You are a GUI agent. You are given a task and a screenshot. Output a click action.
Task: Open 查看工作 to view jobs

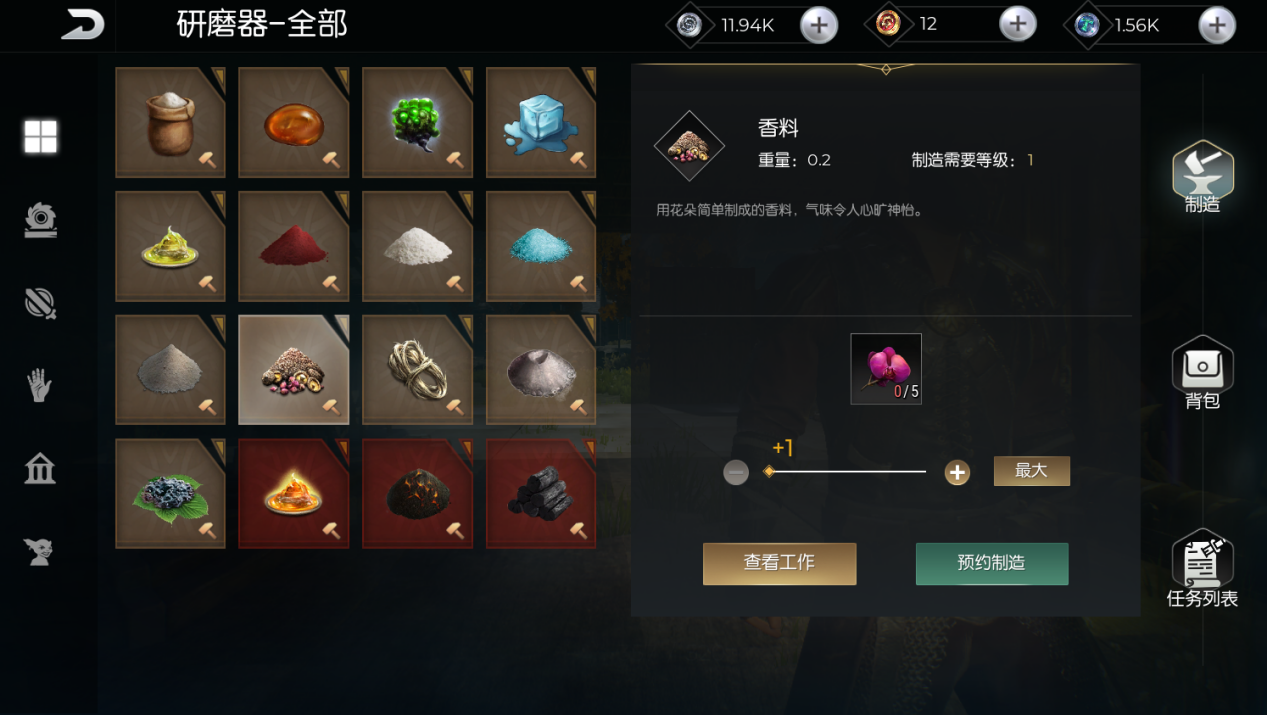click(779, 563)
